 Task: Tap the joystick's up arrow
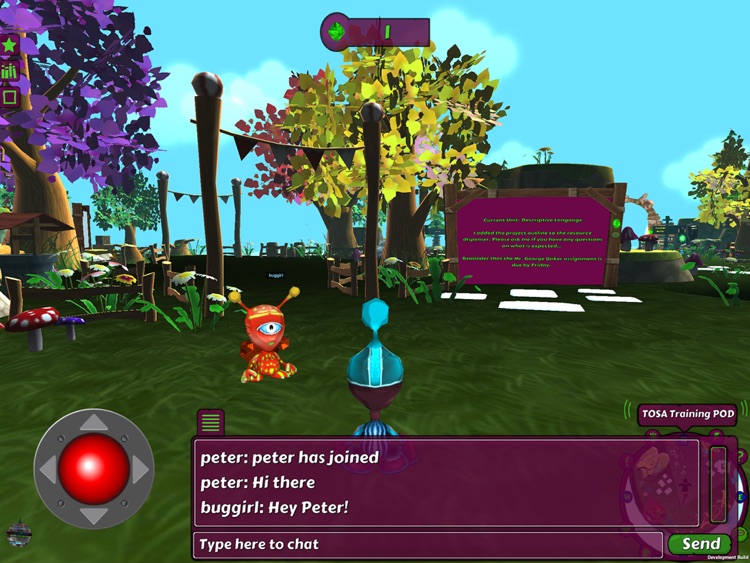coord(92,423)
